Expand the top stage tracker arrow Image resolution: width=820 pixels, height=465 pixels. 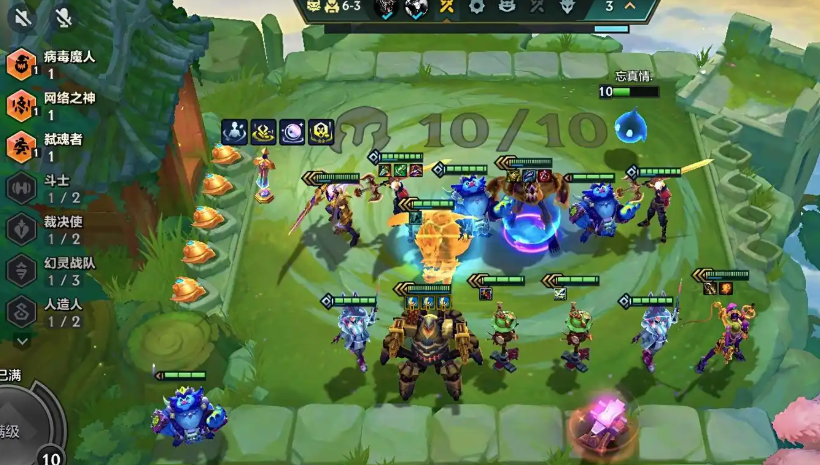point(630,6)
